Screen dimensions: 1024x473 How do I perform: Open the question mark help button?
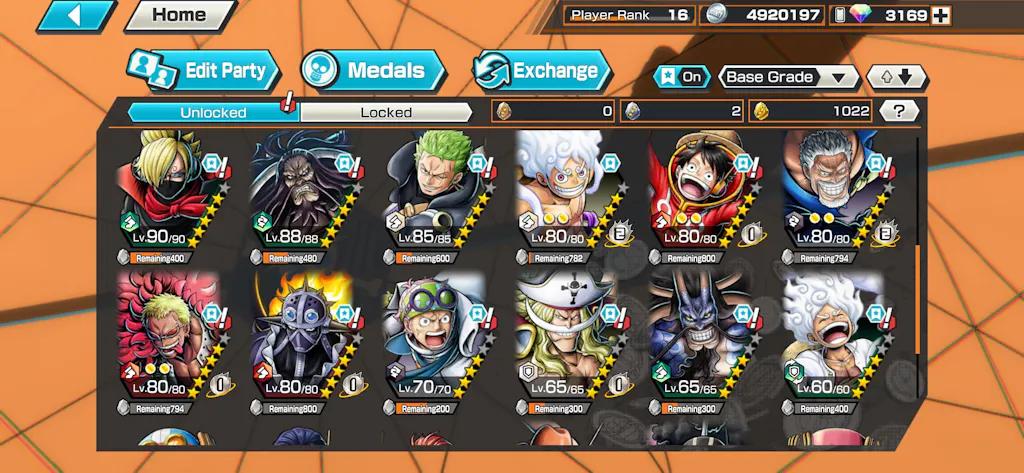tap(898, 111)
